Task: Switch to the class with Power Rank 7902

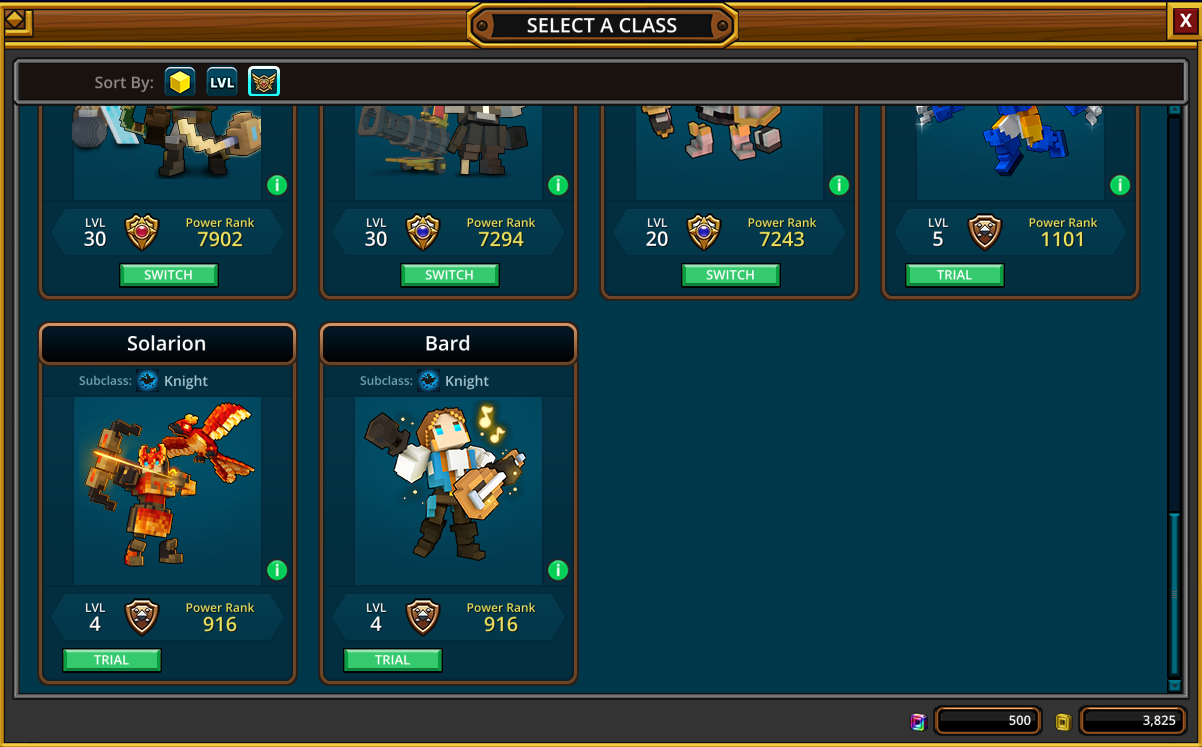Action: pos(168,275)
